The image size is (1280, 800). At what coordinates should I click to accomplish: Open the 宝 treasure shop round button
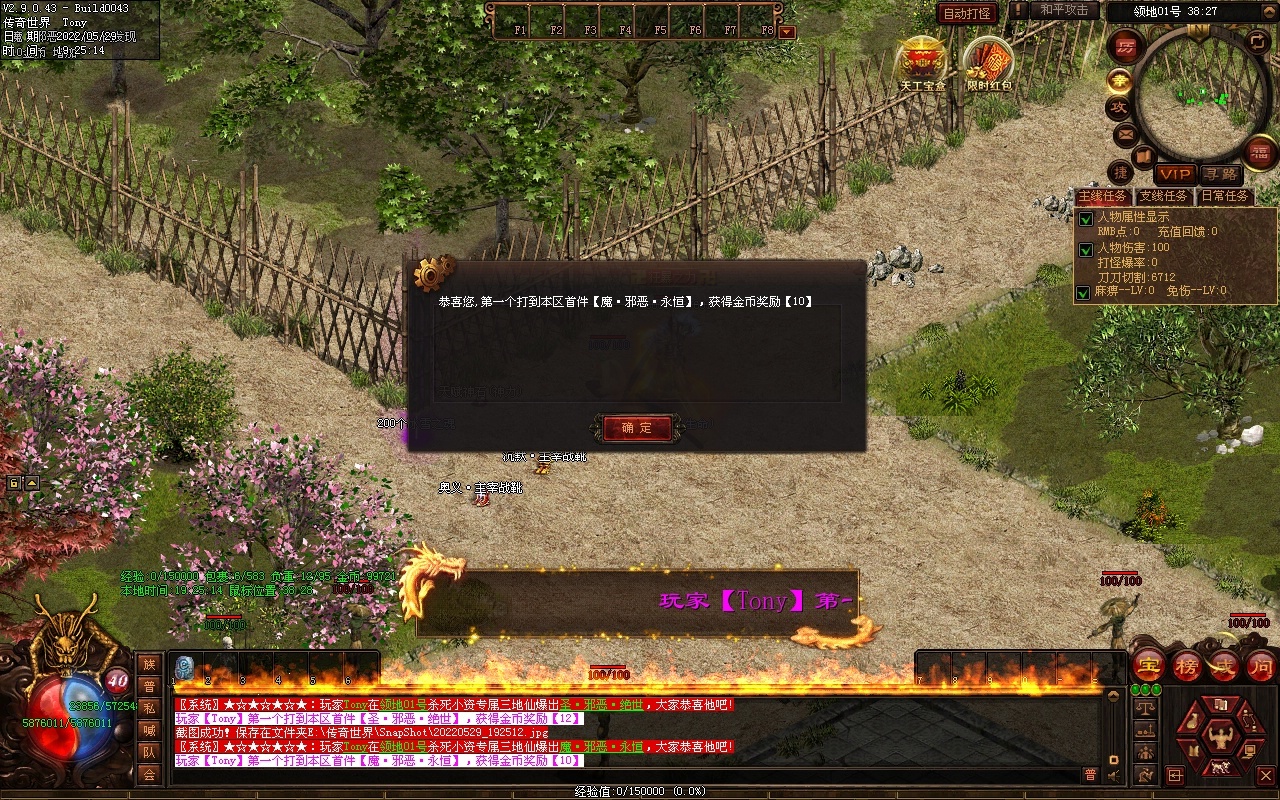click(1148, 665)
